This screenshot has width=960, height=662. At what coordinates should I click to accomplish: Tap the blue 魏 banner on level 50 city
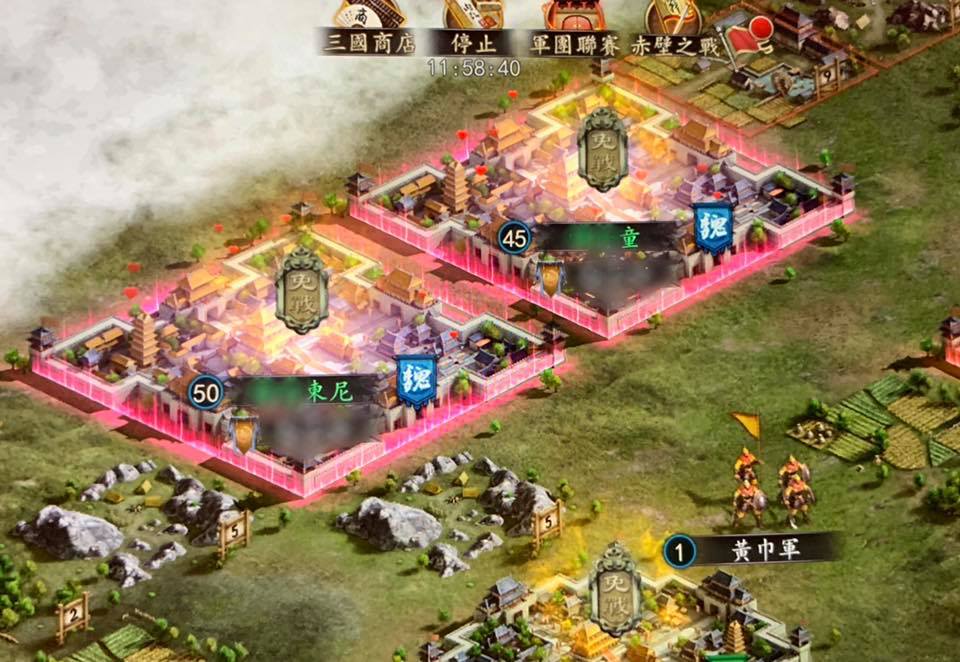(415, 380)
